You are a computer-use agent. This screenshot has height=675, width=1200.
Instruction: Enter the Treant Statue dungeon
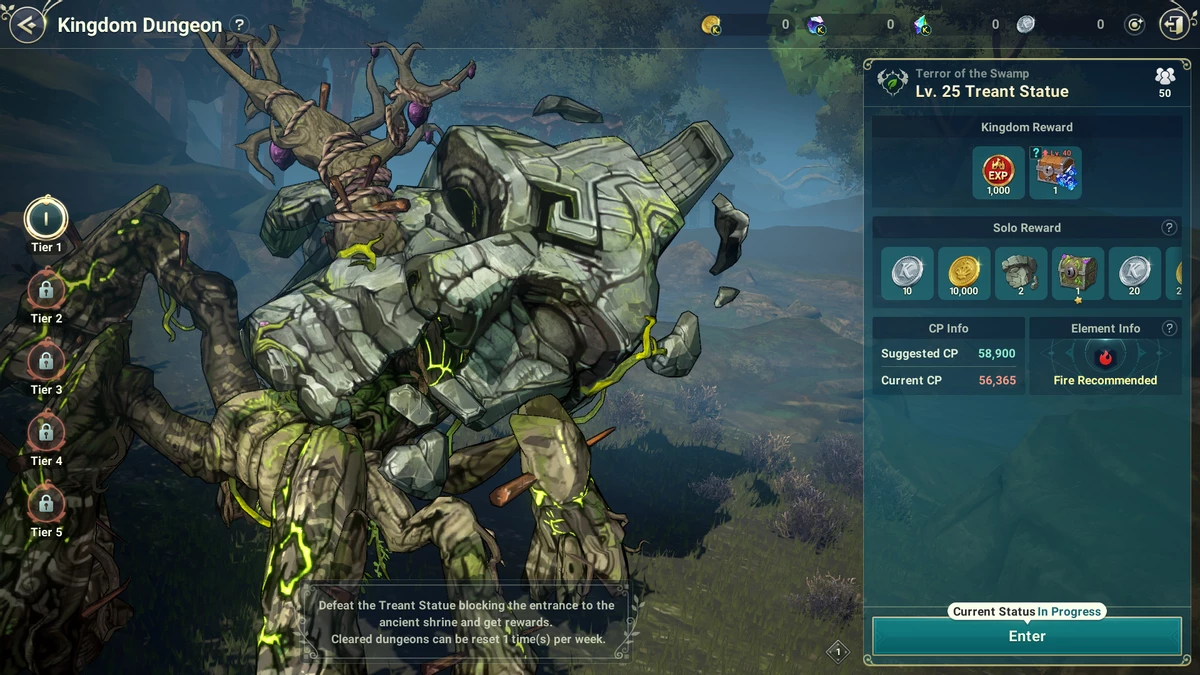click(1027, 636)
